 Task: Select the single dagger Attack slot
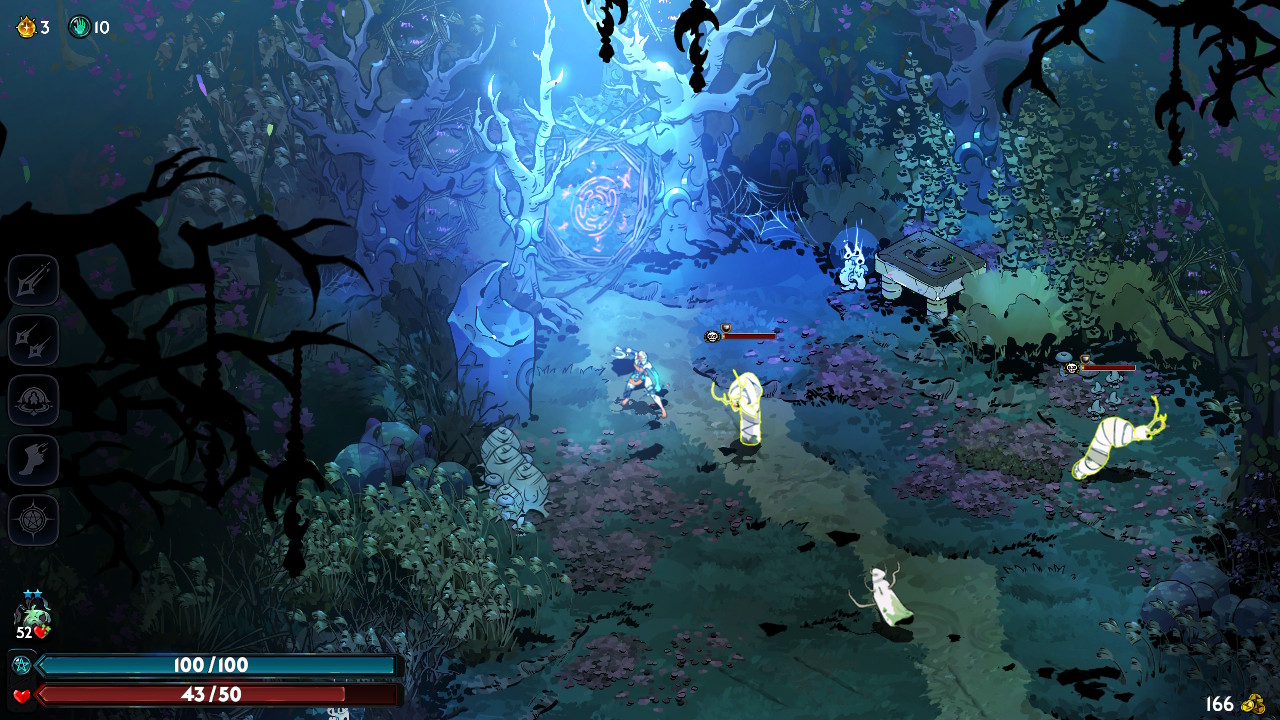point(34,280)
